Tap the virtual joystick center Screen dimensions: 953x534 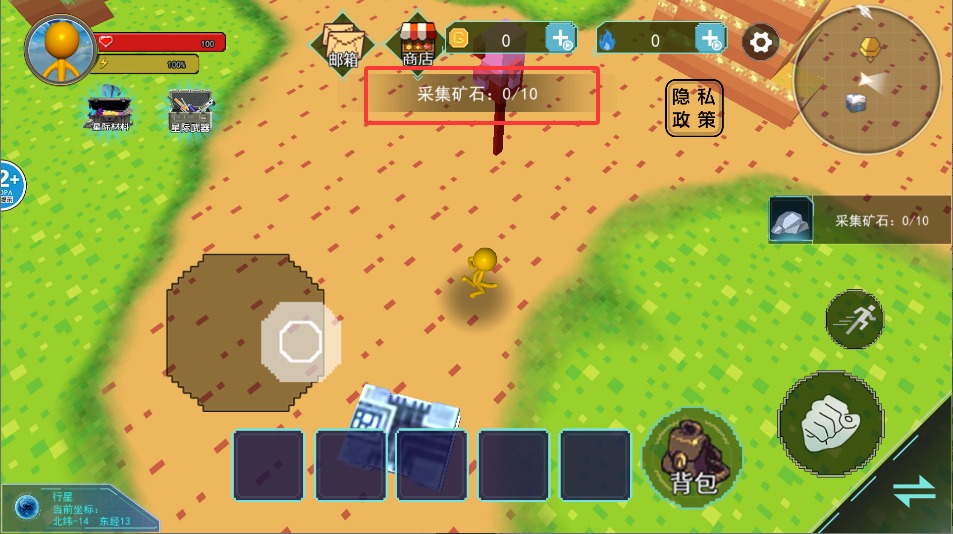(x=299, y=342)
